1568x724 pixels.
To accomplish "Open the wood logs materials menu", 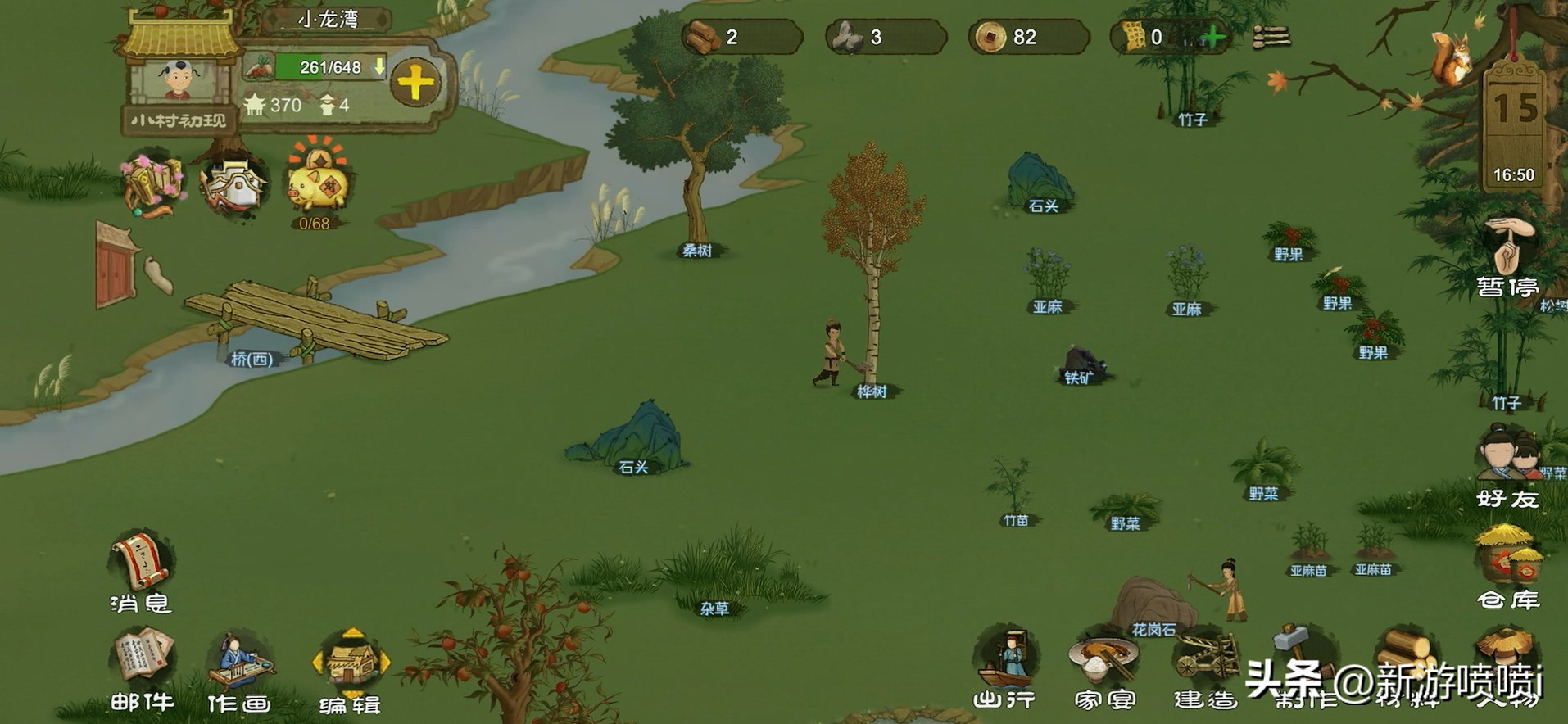I will click(x=1406, y=654).
